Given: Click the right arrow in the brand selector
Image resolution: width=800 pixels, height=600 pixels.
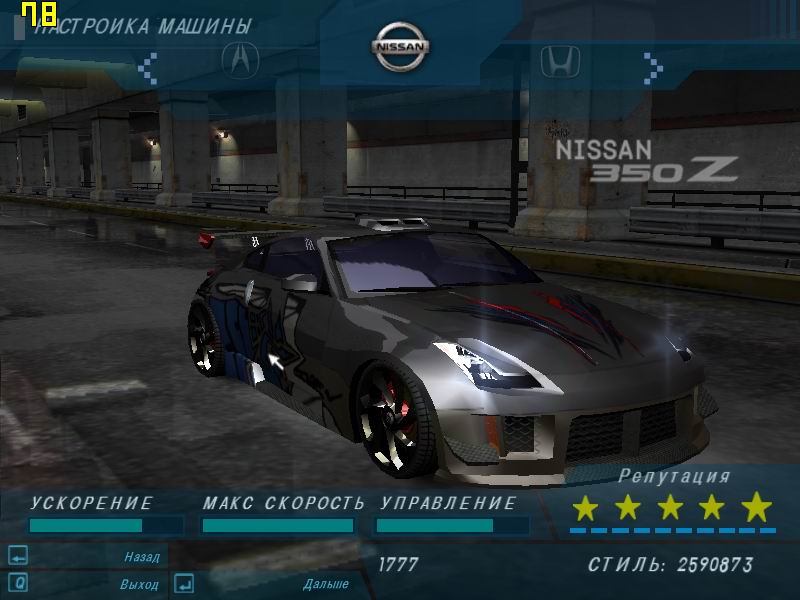Looking at the screenshot, I should (x=653, y=67).
